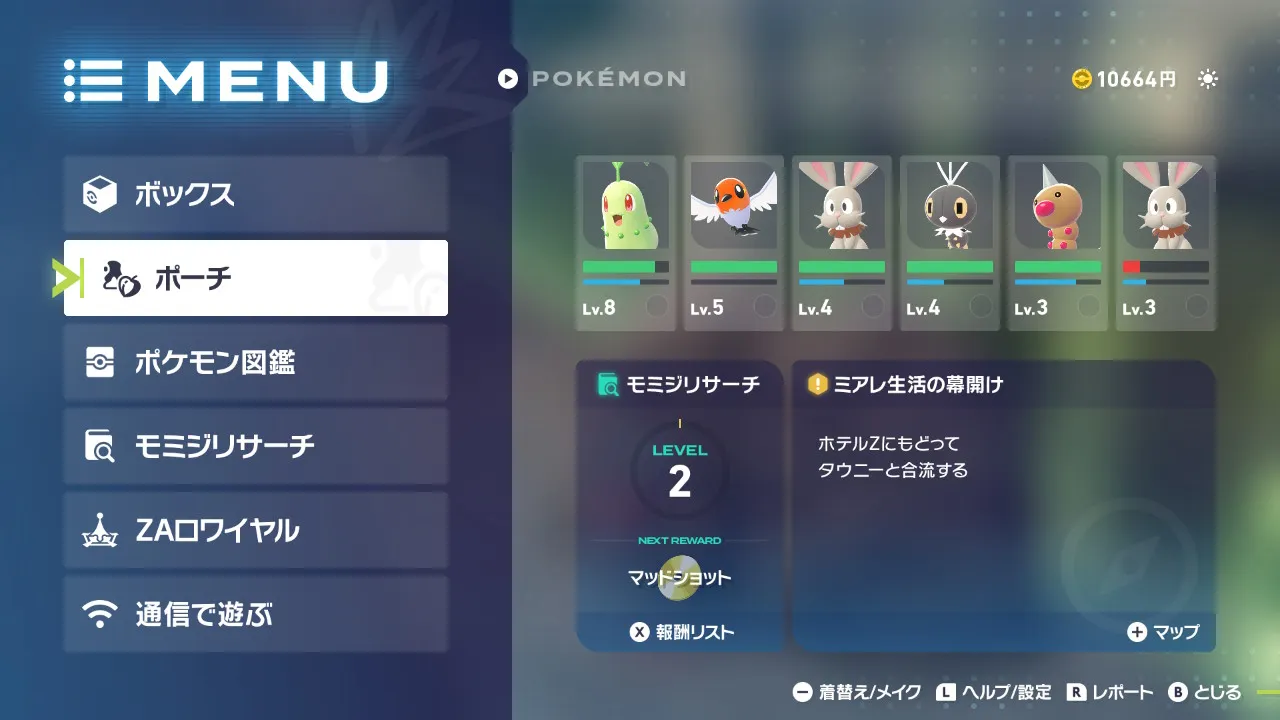This screenshot has height=720, width=1280.
Task: Open the ZAロワイヤル menu entry
Action: click(x=255, y=530)
